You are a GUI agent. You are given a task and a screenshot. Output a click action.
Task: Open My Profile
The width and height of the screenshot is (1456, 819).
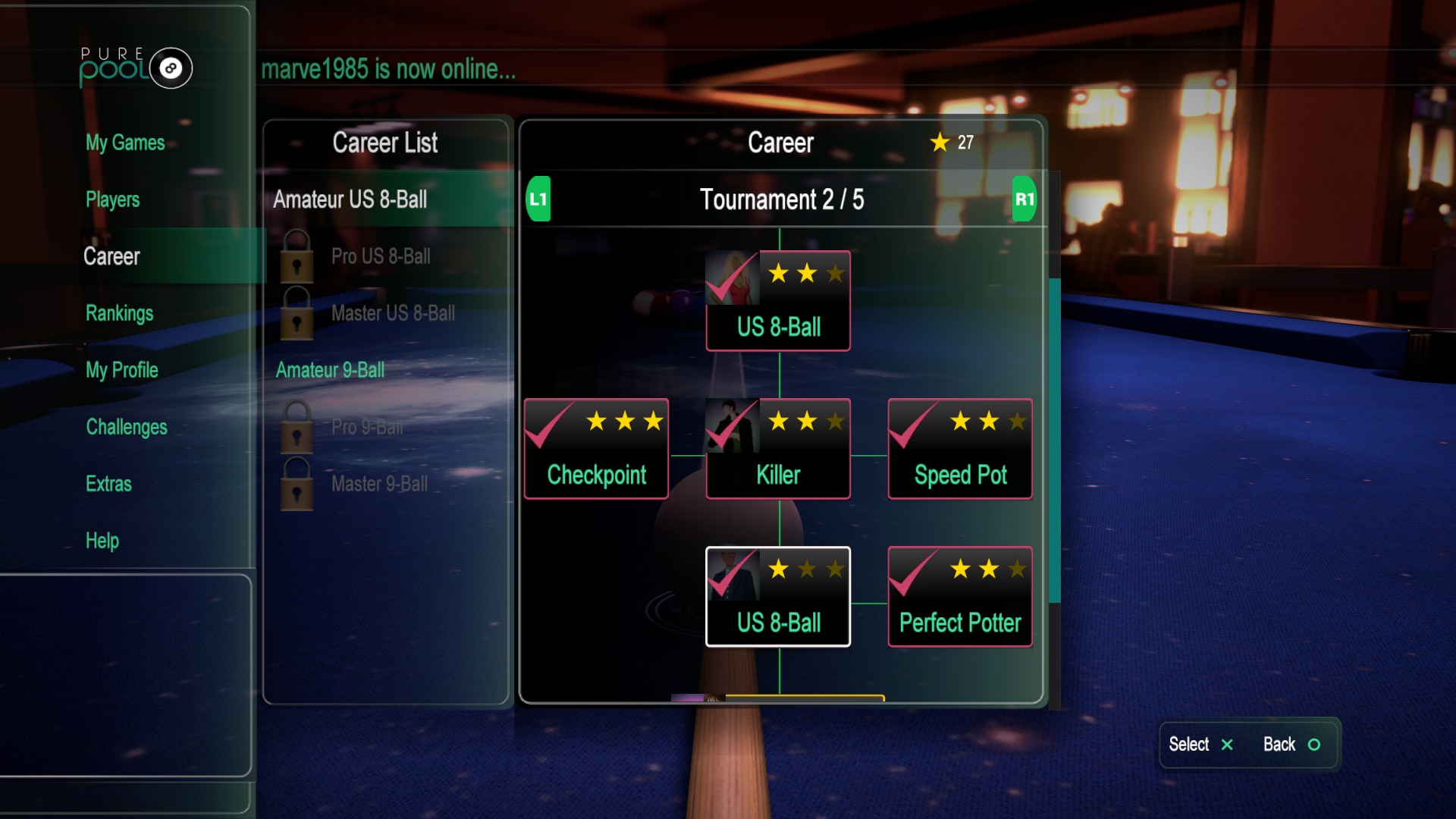[x=121, y=370]
